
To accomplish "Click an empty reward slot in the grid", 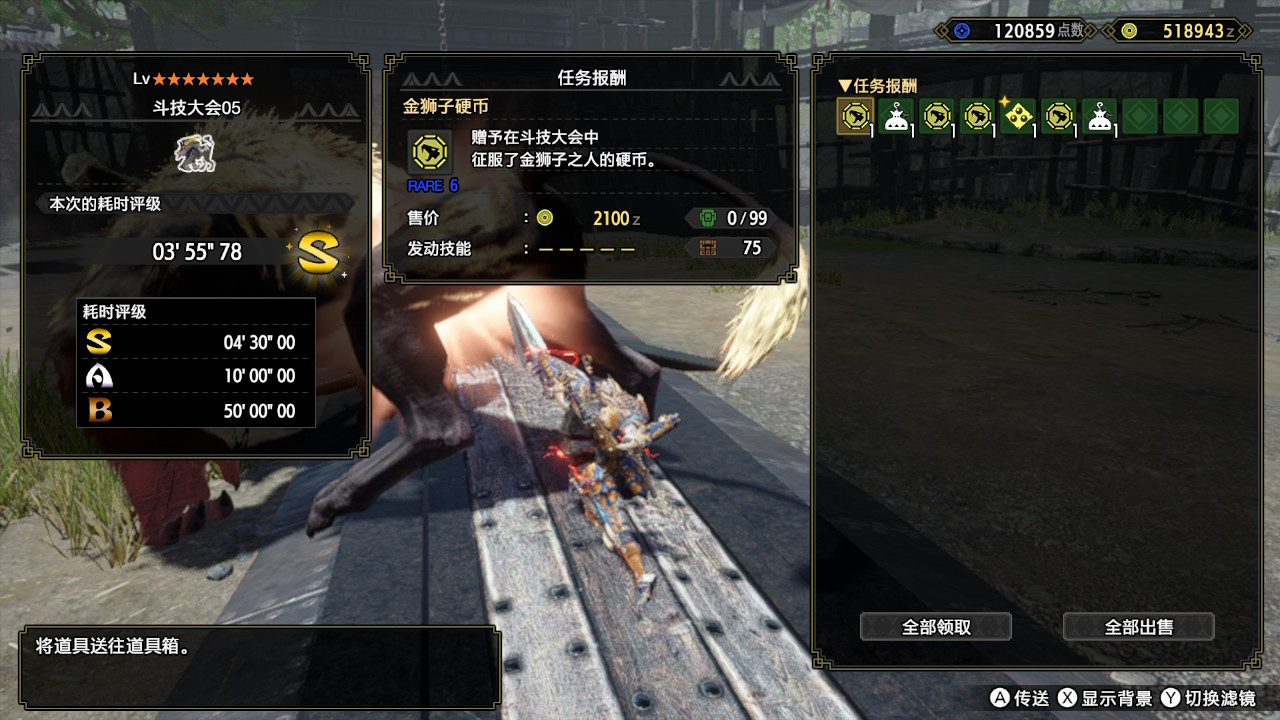I will click(1141, 116).
